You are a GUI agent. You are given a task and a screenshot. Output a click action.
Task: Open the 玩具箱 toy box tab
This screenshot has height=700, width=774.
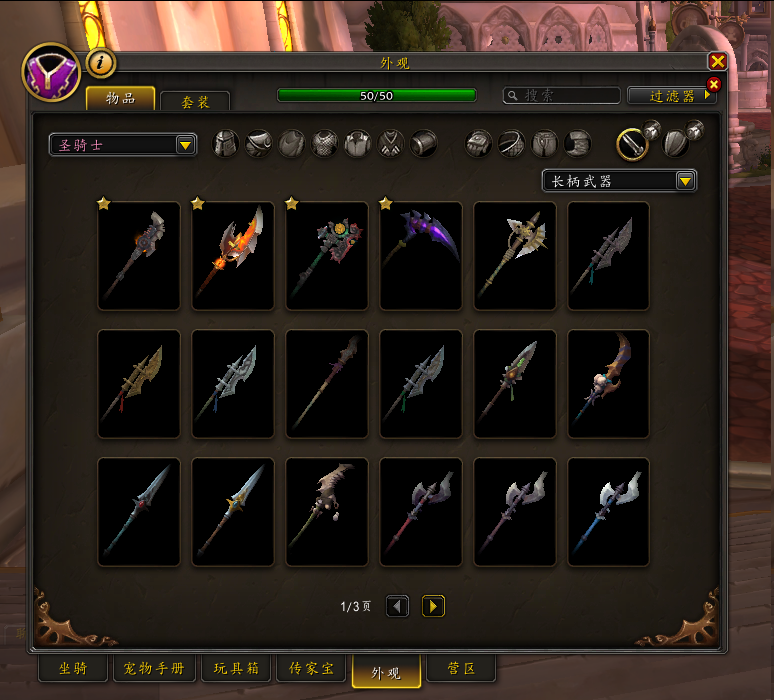coord(236,670)
